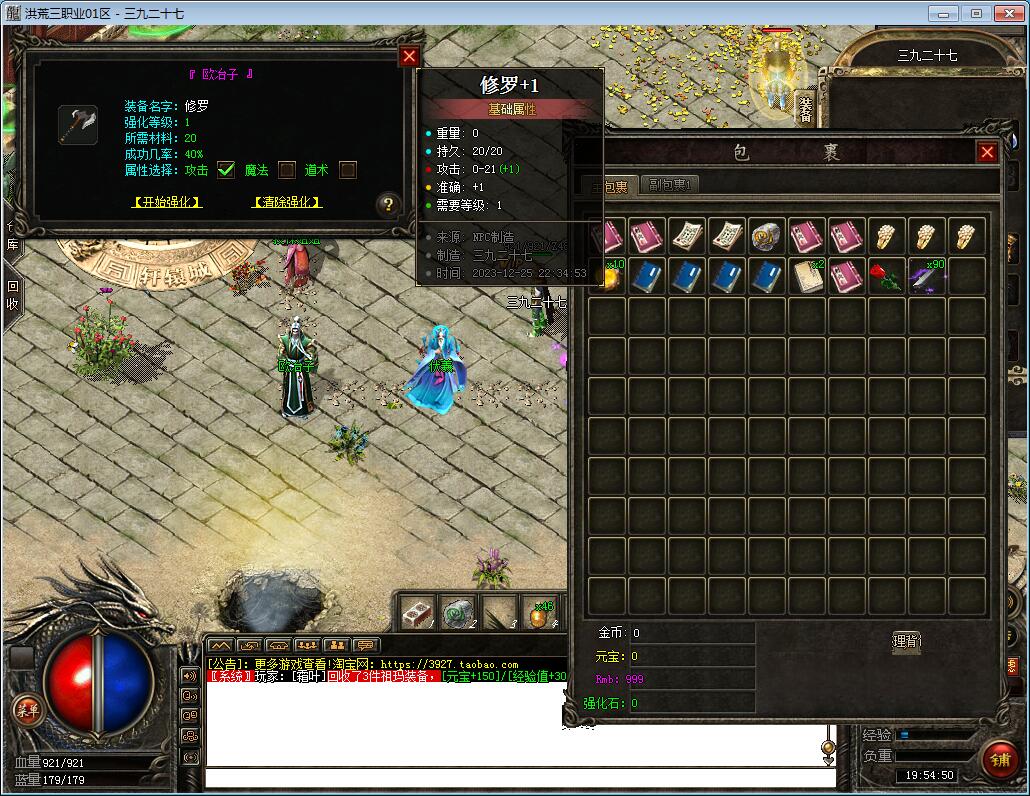This screenshot has width=1030, height=796.
Task: Maximize the game window
Action: [977, 13]
